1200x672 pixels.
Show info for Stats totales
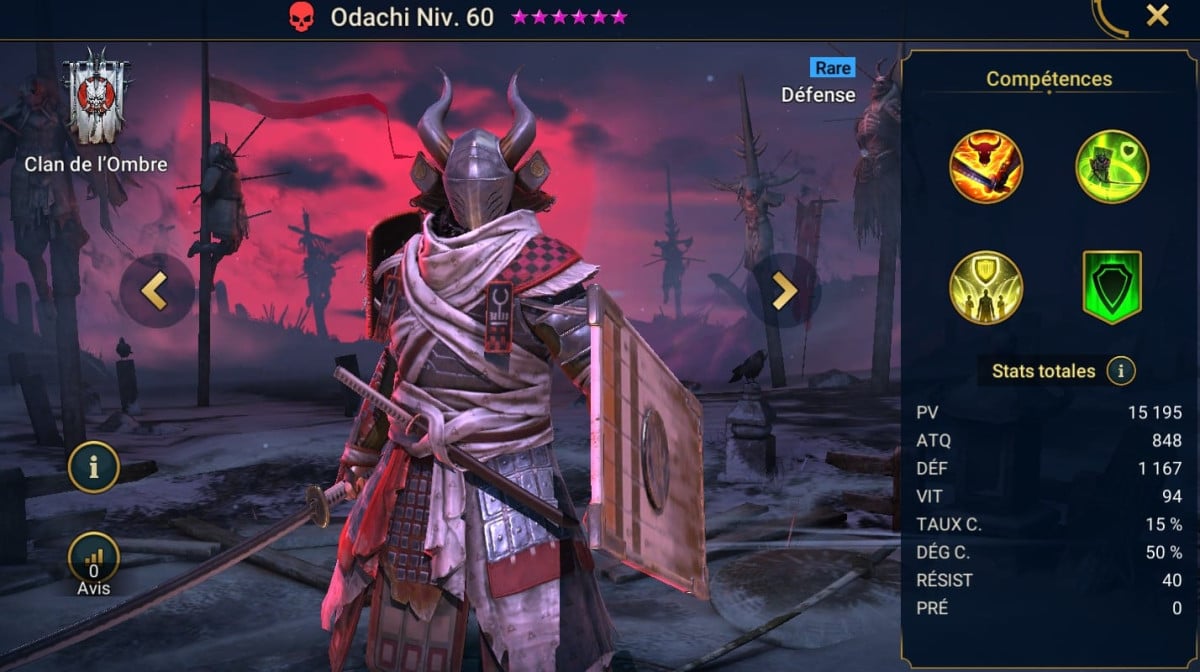[x=1121, y=371]
